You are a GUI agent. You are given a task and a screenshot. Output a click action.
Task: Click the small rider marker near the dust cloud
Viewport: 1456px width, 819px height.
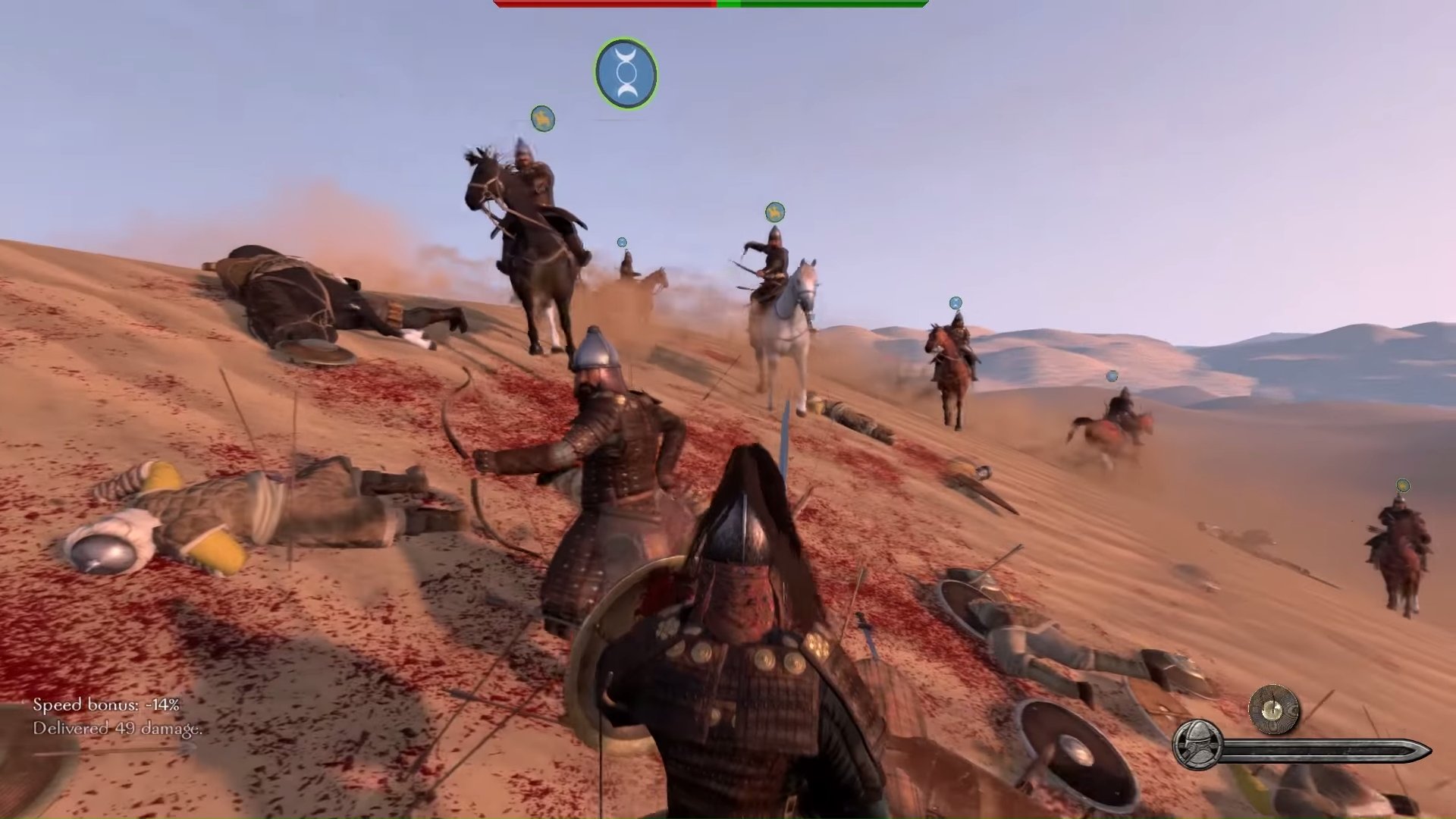(x=622, y=243)
